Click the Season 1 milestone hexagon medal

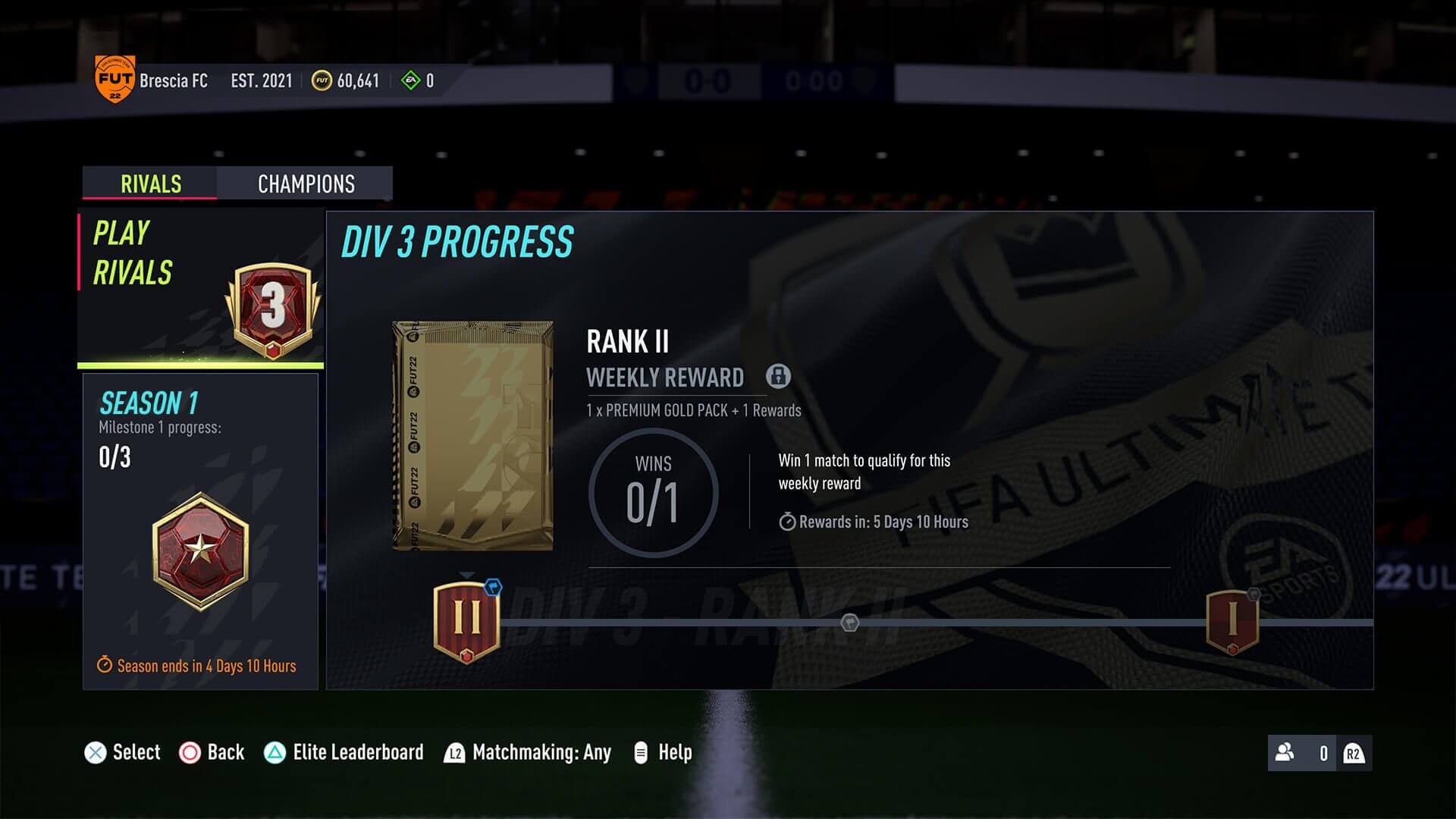200,548
